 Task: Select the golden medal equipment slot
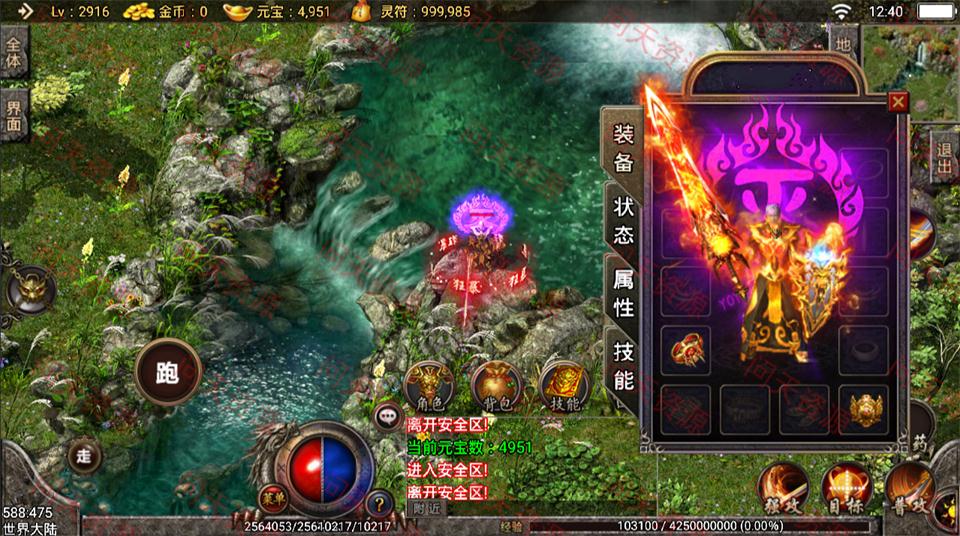coord(863,409)
